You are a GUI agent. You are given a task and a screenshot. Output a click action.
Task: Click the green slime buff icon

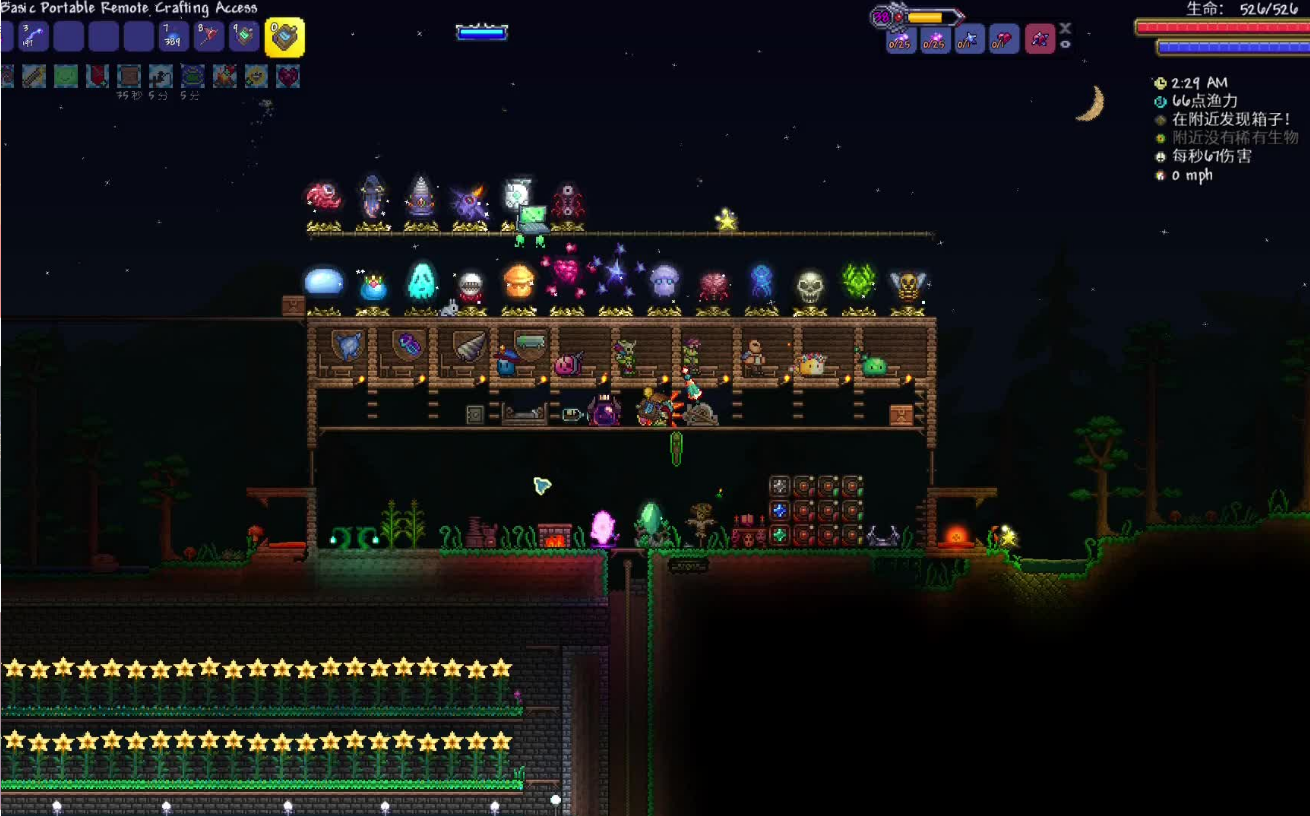pos(66,76)
